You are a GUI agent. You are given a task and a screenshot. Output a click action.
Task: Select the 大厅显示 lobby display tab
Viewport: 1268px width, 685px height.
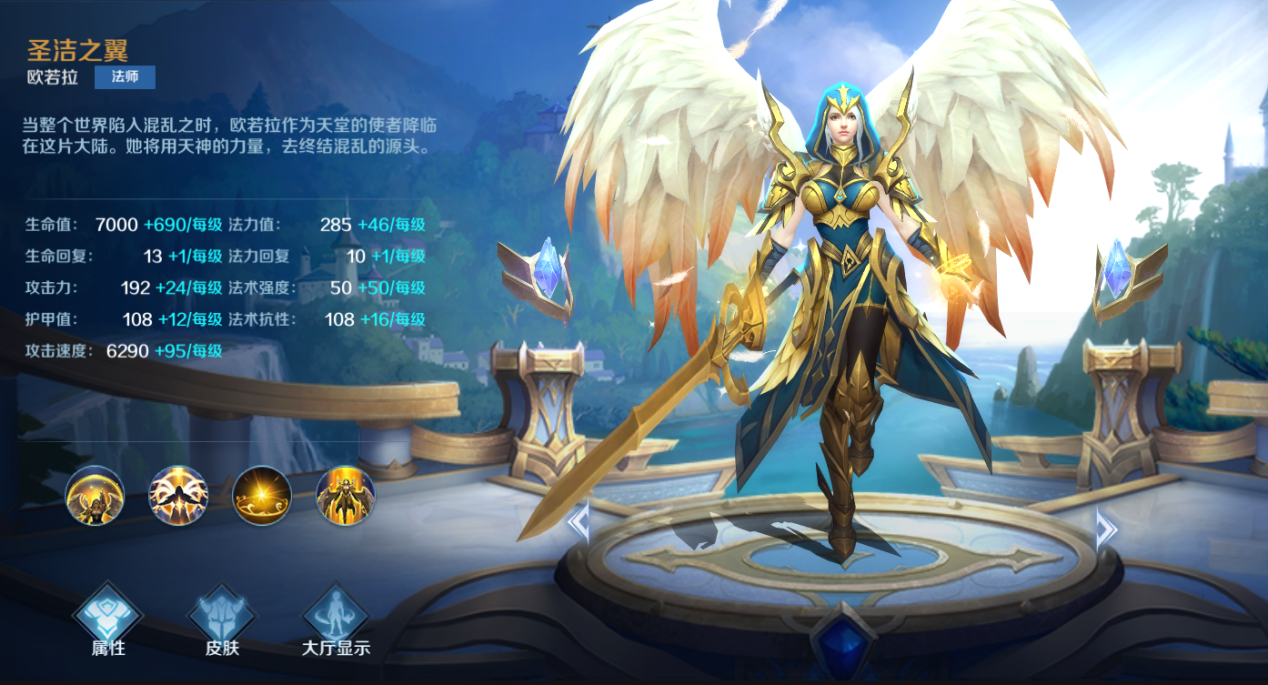click(x=336, y=619)
